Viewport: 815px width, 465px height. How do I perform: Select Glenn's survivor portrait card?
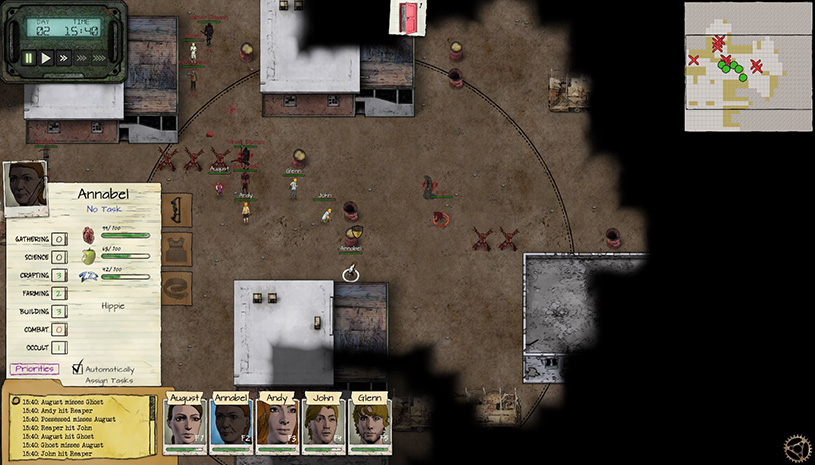pos(370,424)
